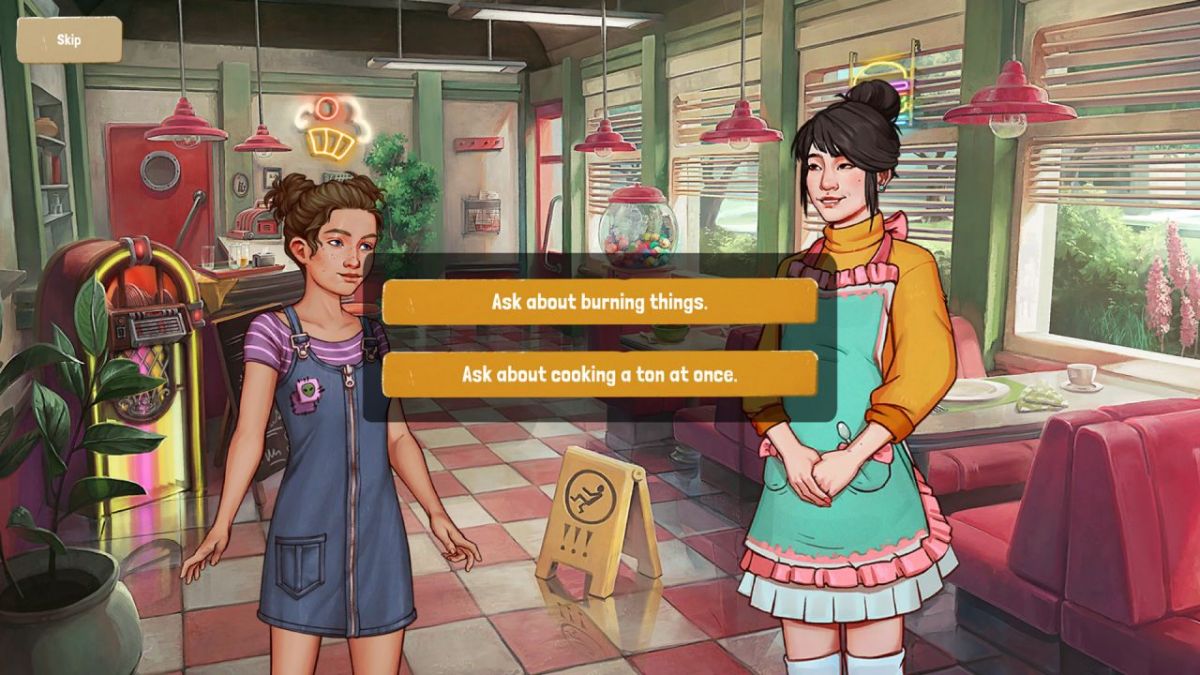Select "Ask about cooking a ton at once."
Viewport: 1200px width, 675px height.
[x=599, y=374]
